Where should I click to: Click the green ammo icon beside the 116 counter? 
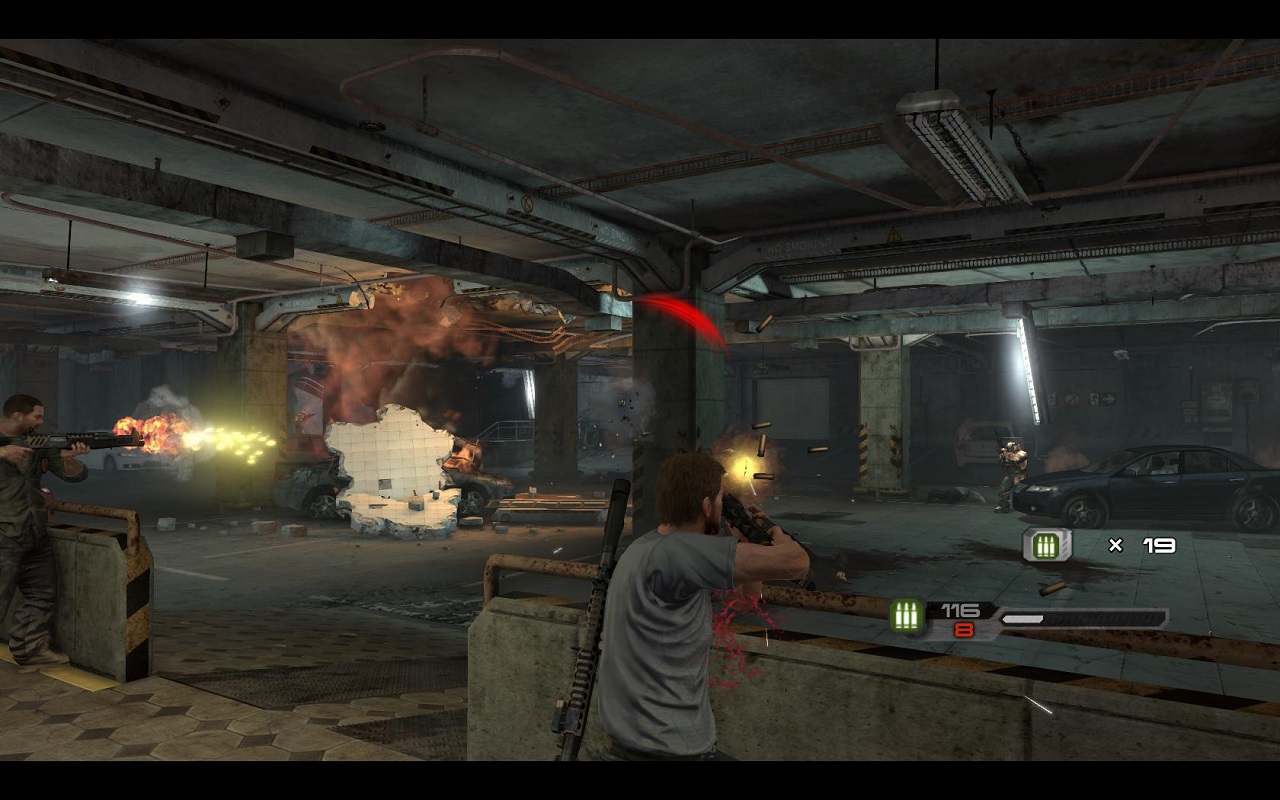point(907,616)
